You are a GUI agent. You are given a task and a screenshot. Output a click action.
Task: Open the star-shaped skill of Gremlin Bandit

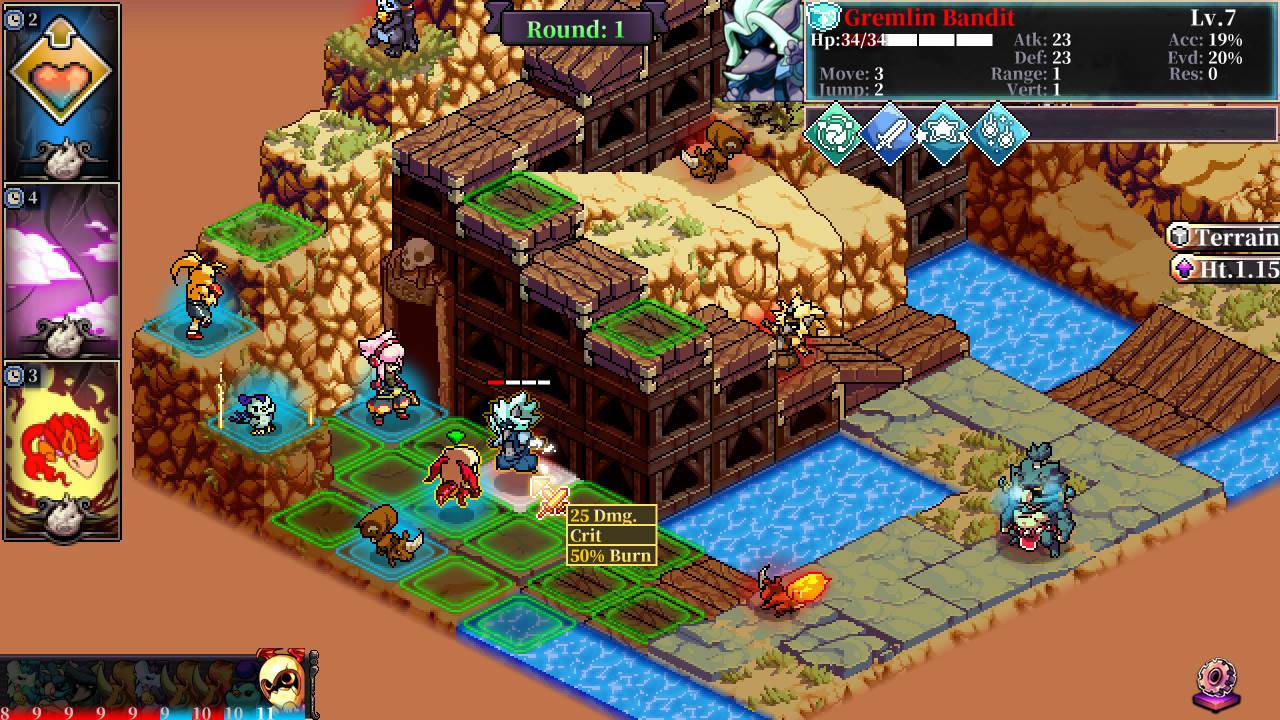945,134
